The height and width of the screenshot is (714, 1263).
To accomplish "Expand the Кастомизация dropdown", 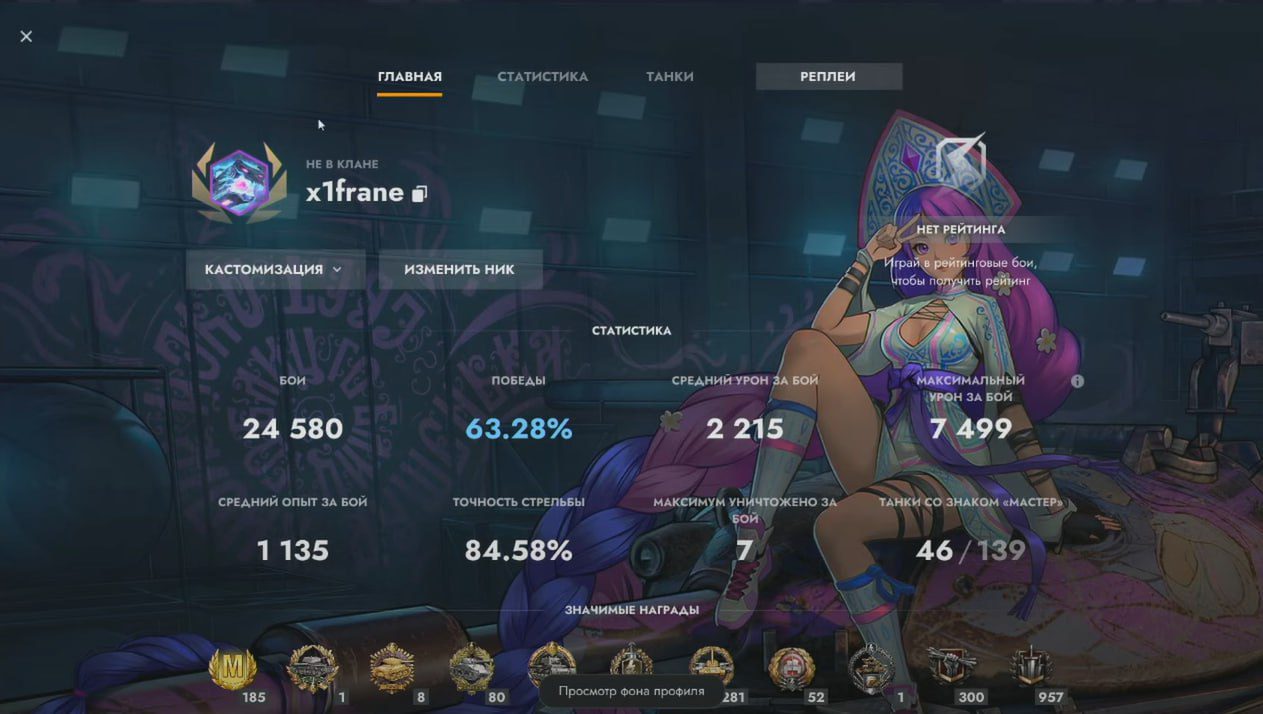I will point(273,270).
